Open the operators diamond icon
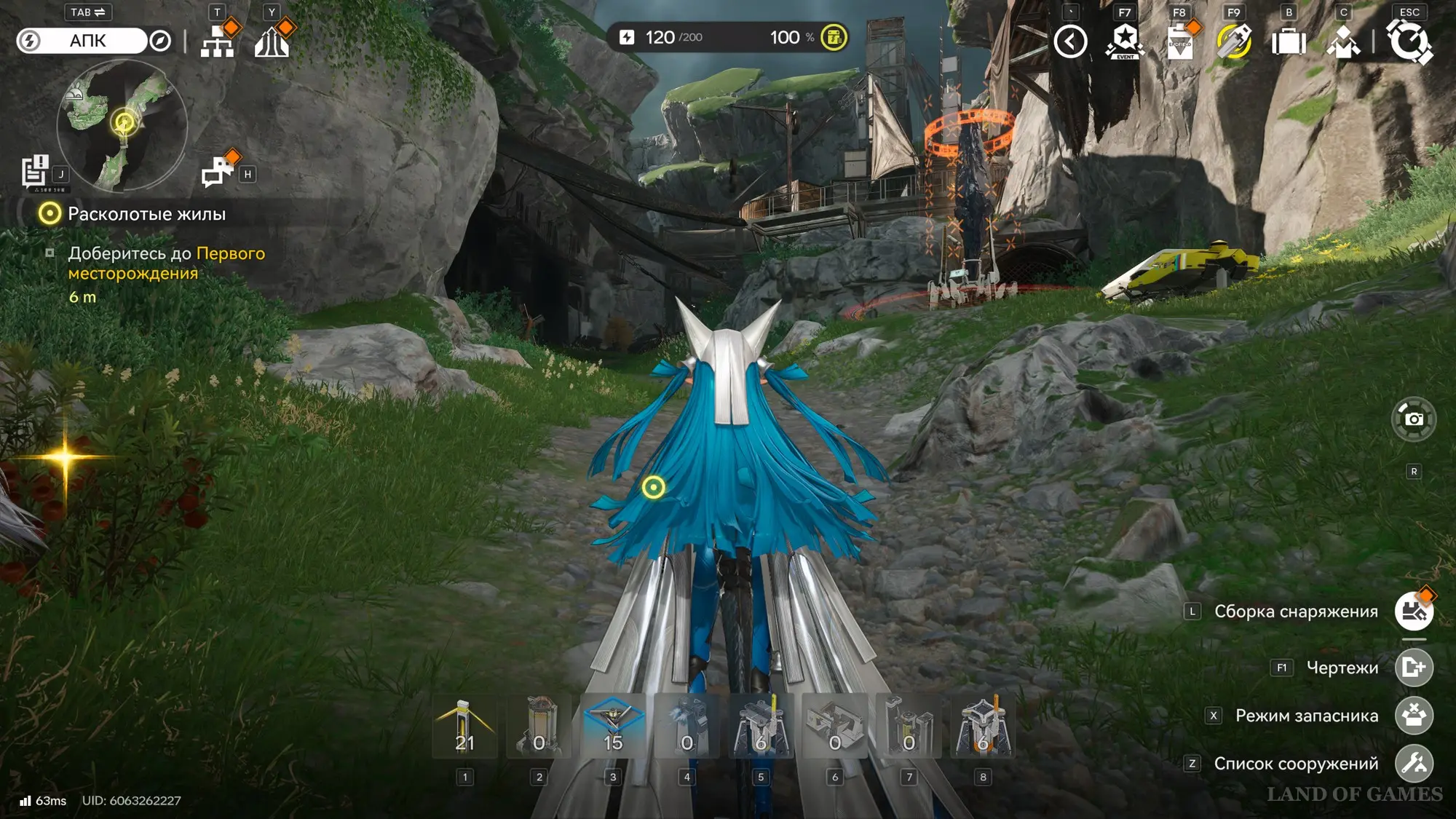This screenshot has width=1456, height=819. point(1343,41)
